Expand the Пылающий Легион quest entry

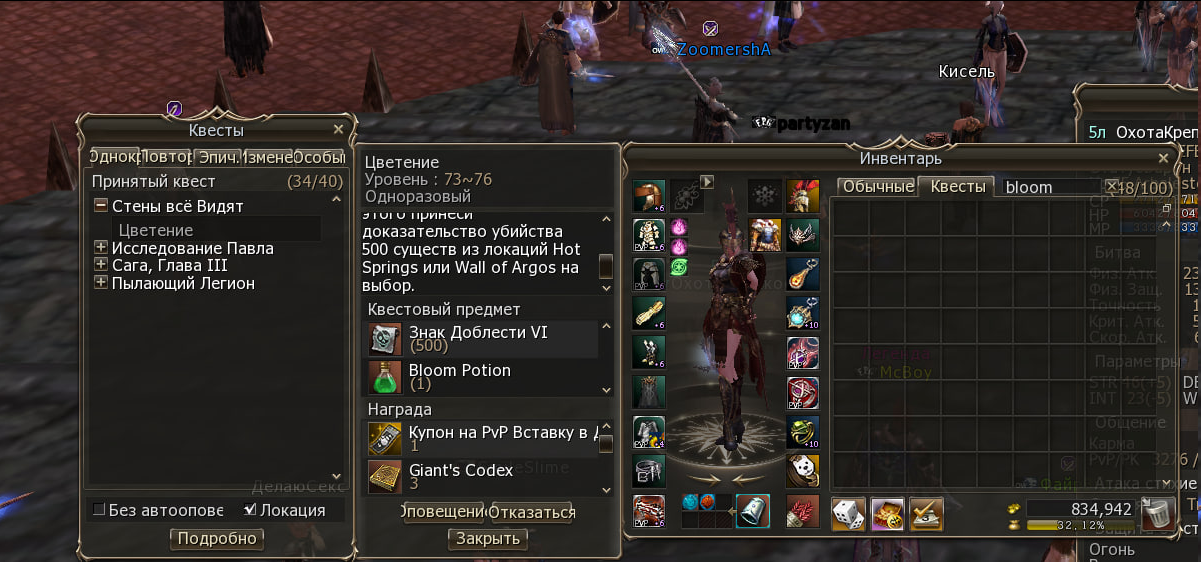point(100,283)
